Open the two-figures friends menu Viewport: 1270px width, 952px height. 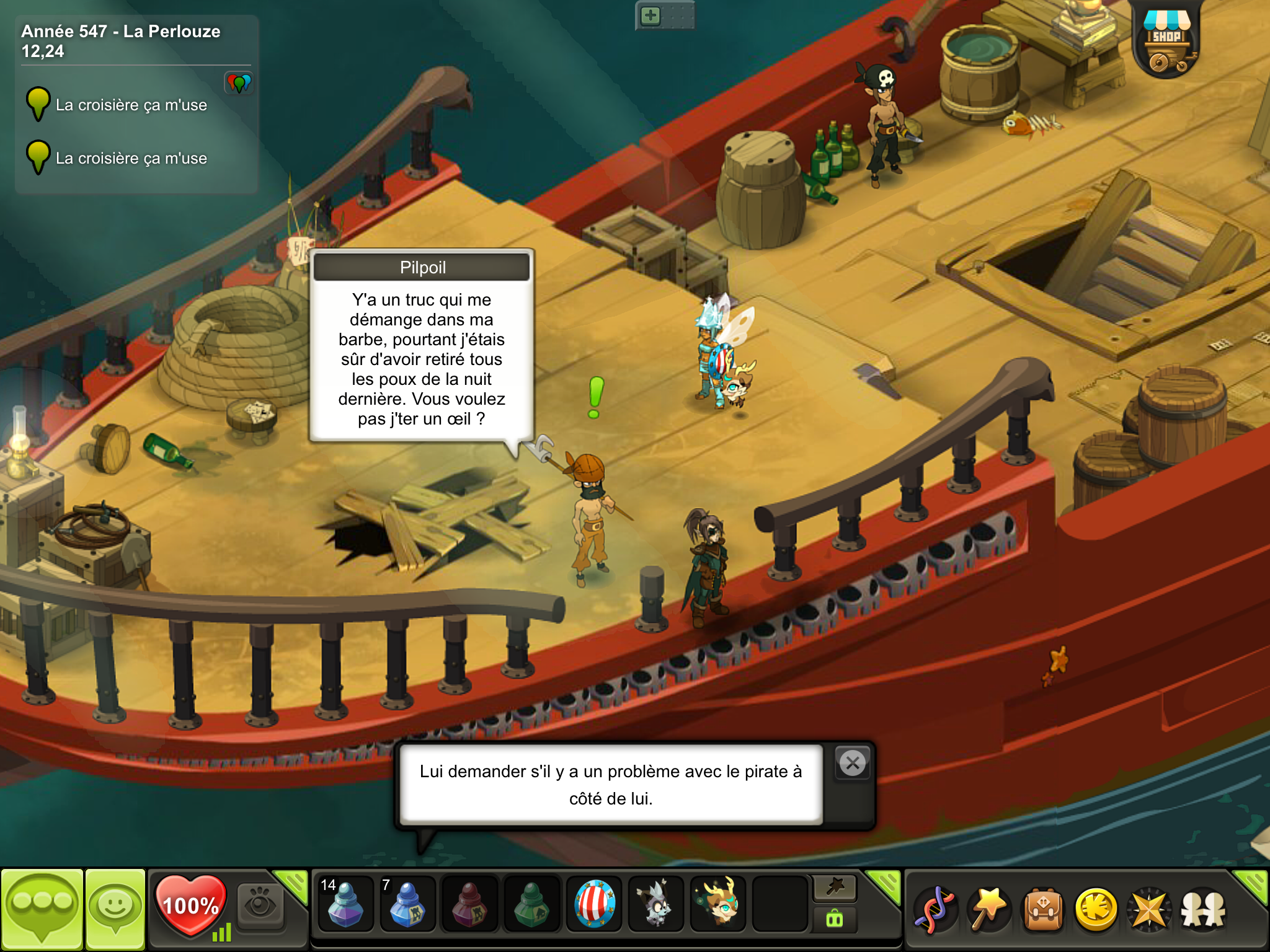pos(1203,909)
